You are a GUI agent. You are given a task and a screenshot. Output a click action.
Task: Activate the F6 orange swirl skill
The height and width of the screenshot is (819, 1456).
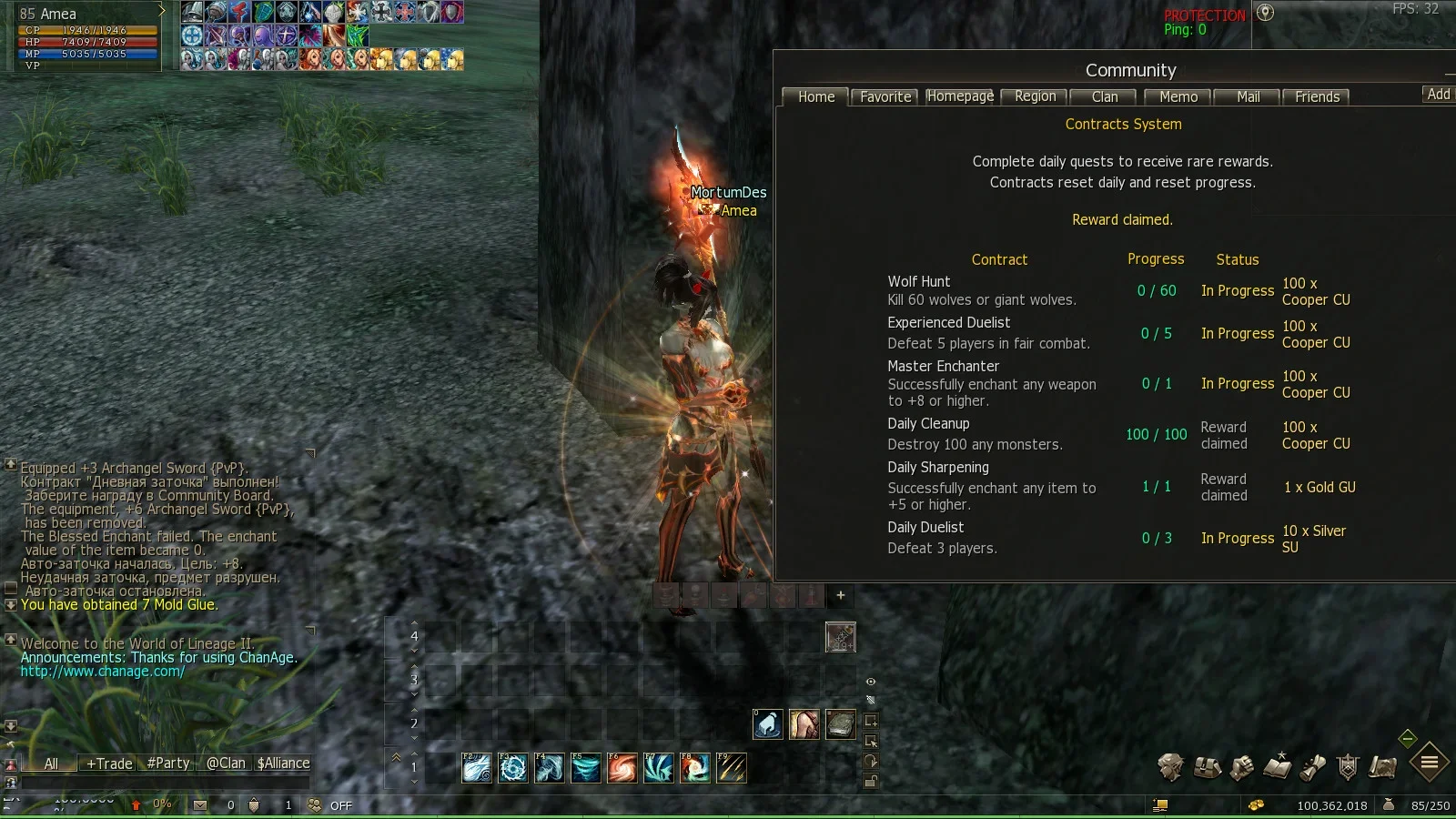622,769
